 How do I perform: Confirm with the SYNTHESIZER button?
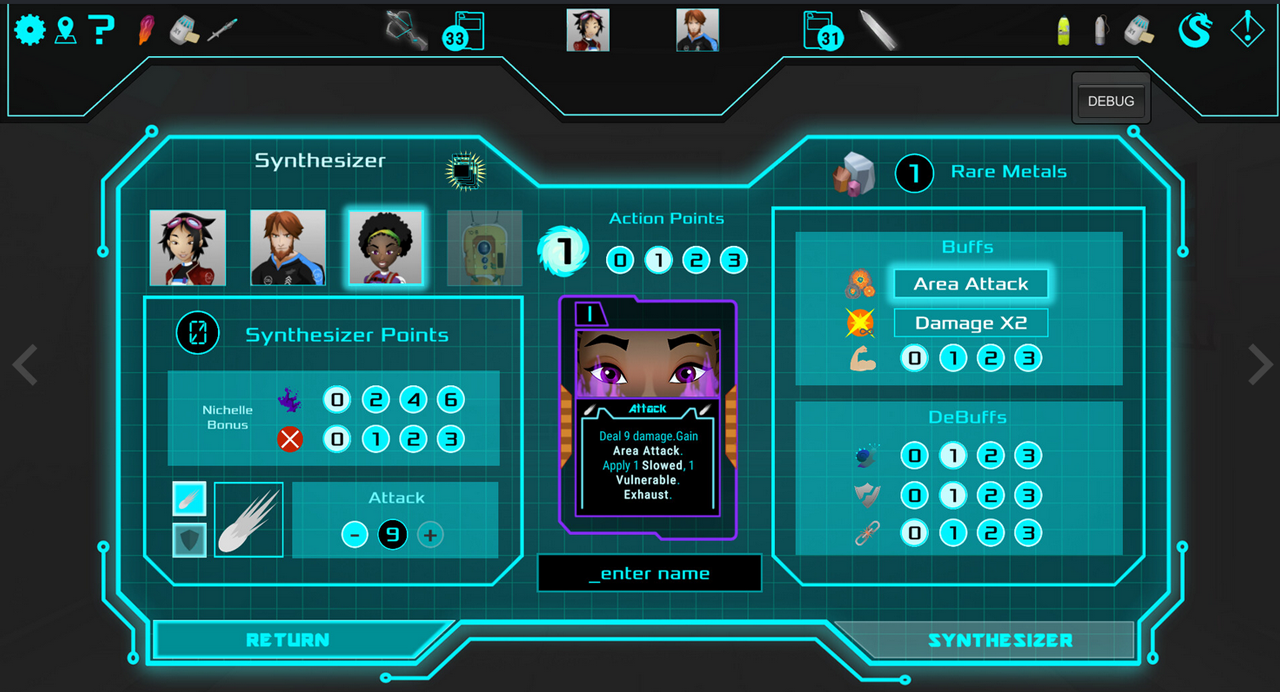click(x=1000, y=640)
